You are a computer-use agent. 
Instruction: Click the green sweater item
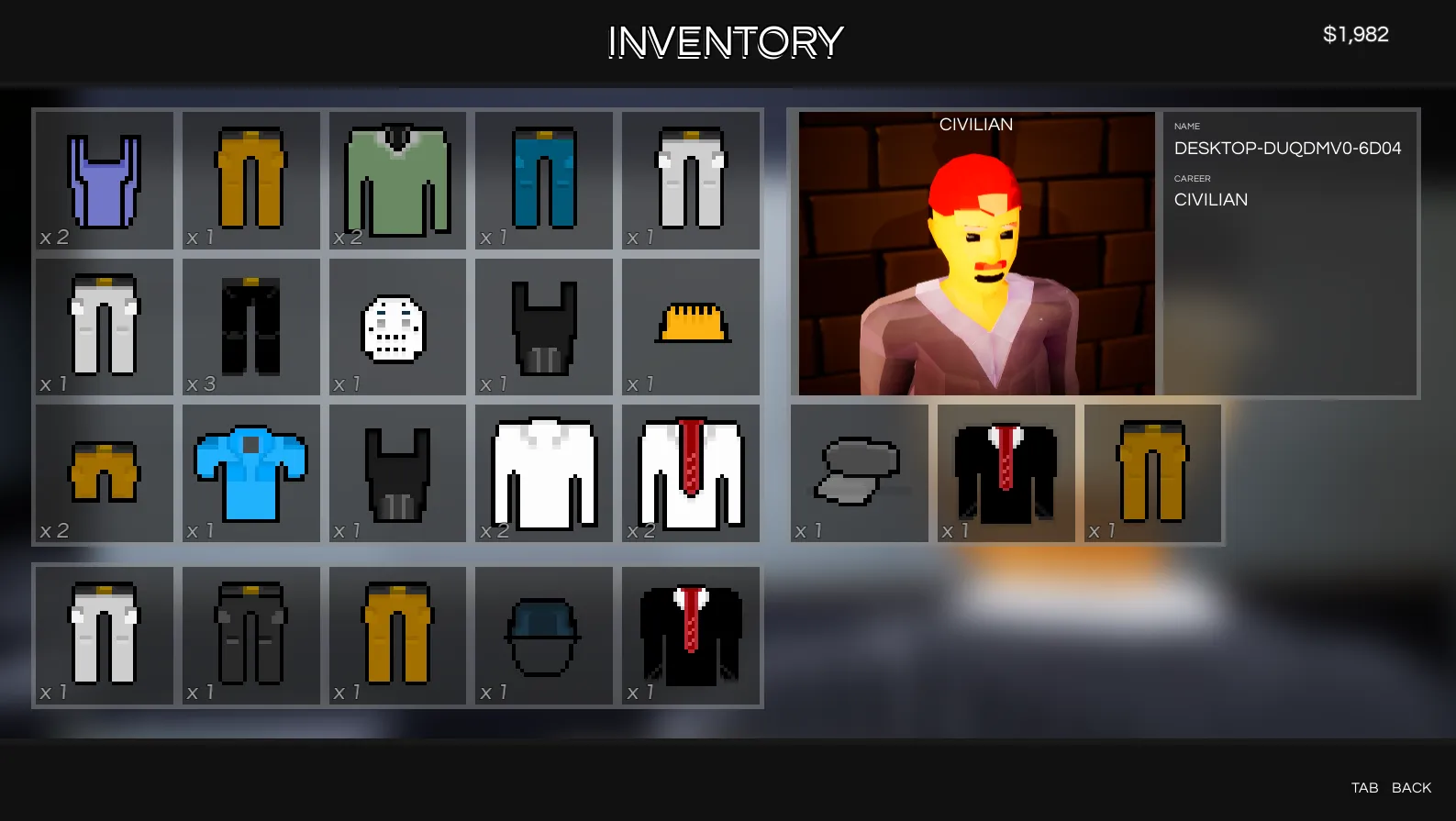(x=397, y=181)
